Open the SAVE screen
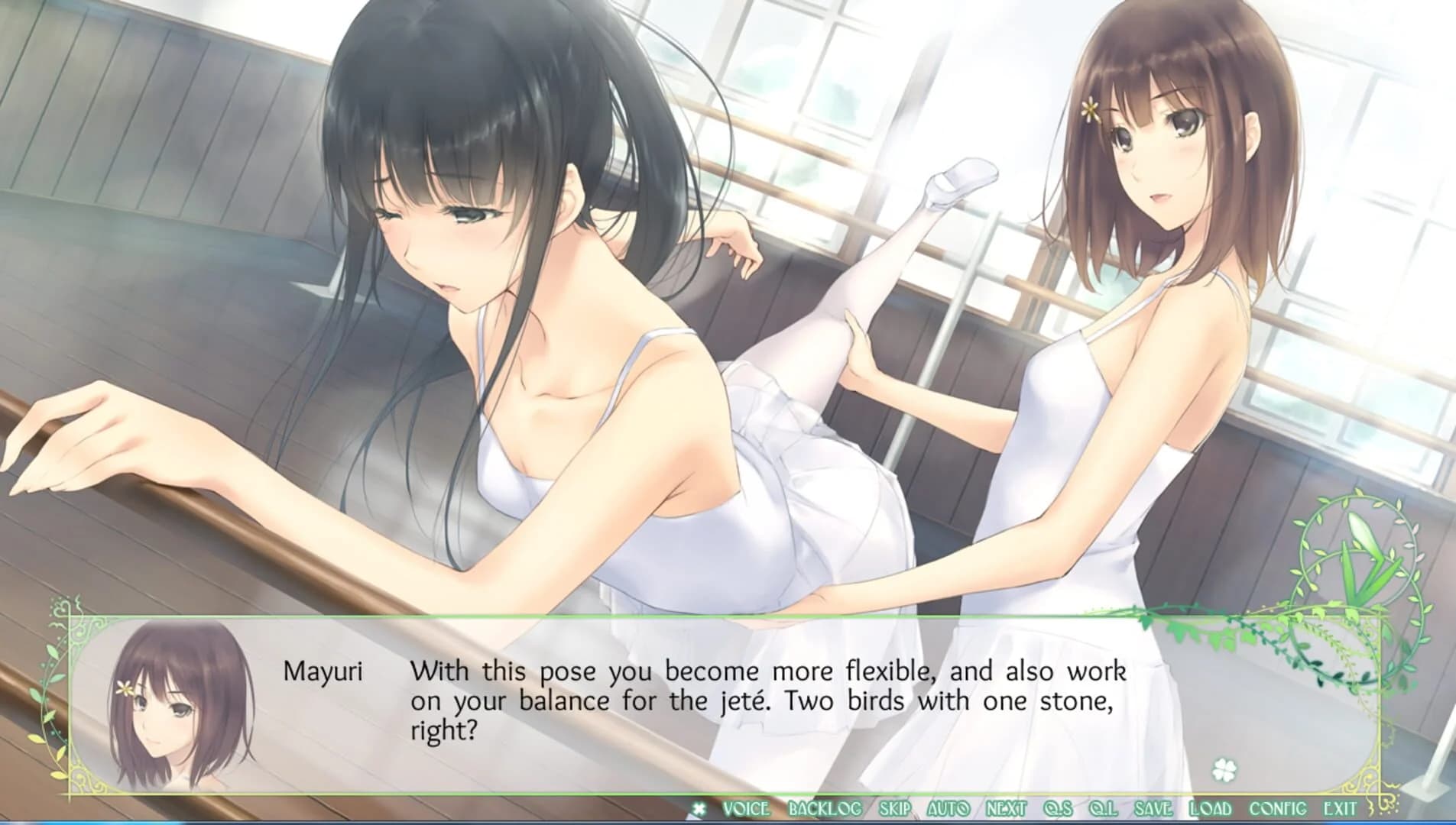The width and height of the screenshot is (1456, 825). 1153,807
